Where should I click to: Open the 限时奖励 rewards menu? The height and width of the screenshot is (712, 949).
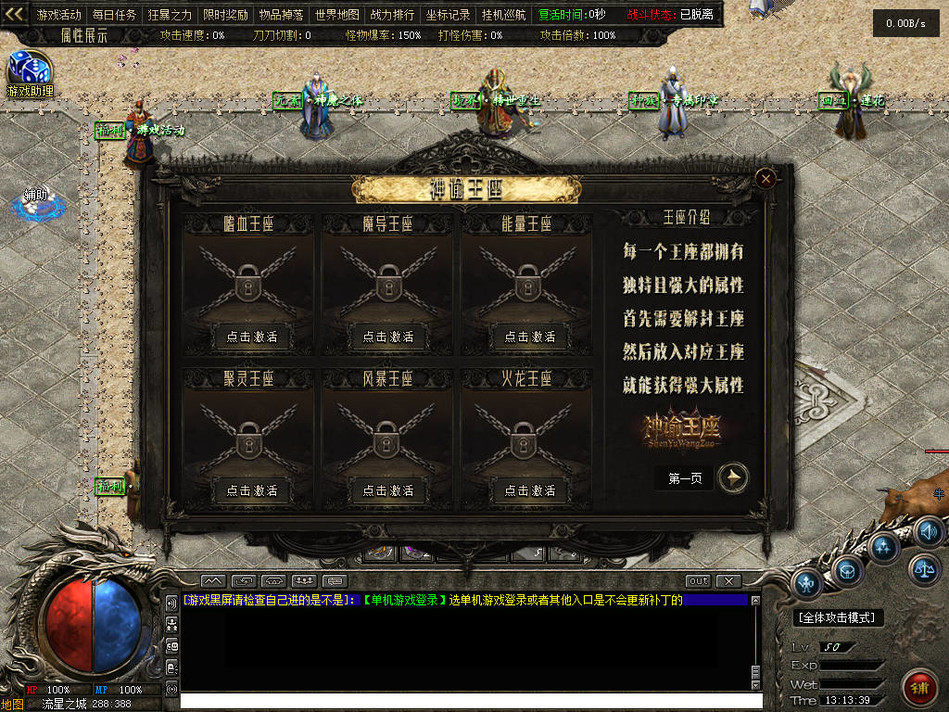pos(226,15)
